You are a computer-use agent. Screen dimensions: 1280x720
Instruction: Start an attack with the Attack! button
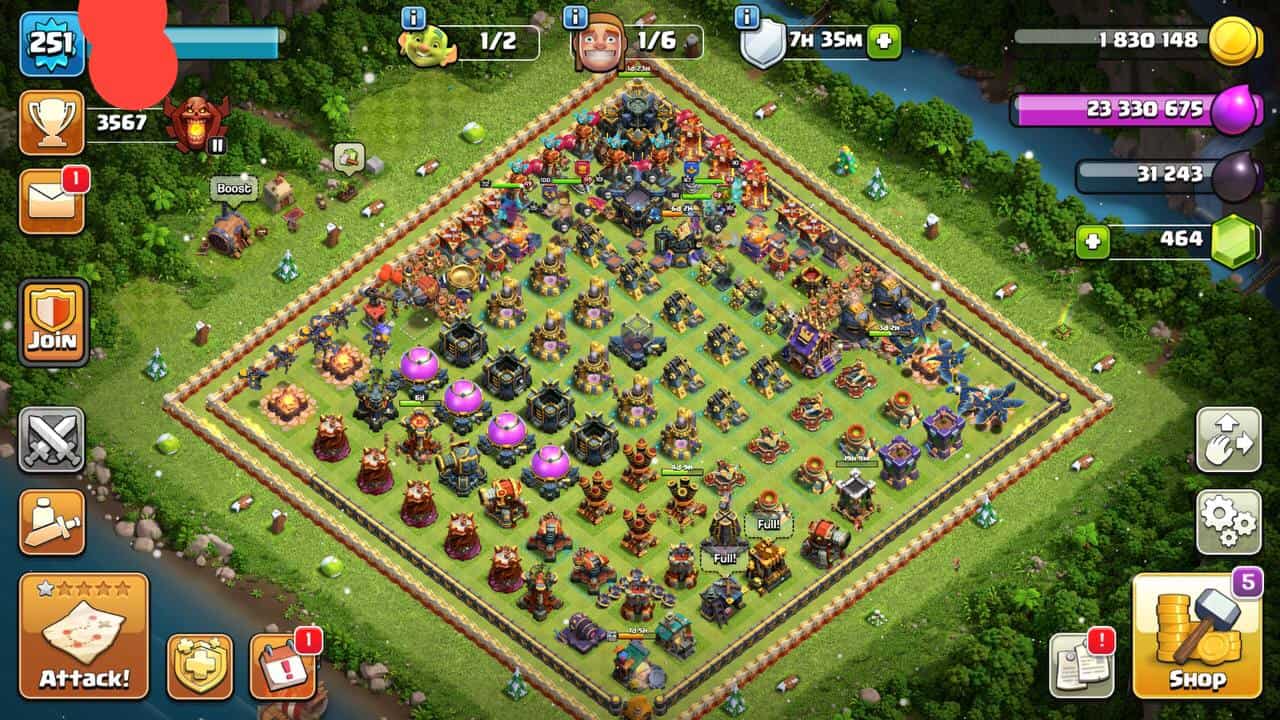click(x=84, y=636)
